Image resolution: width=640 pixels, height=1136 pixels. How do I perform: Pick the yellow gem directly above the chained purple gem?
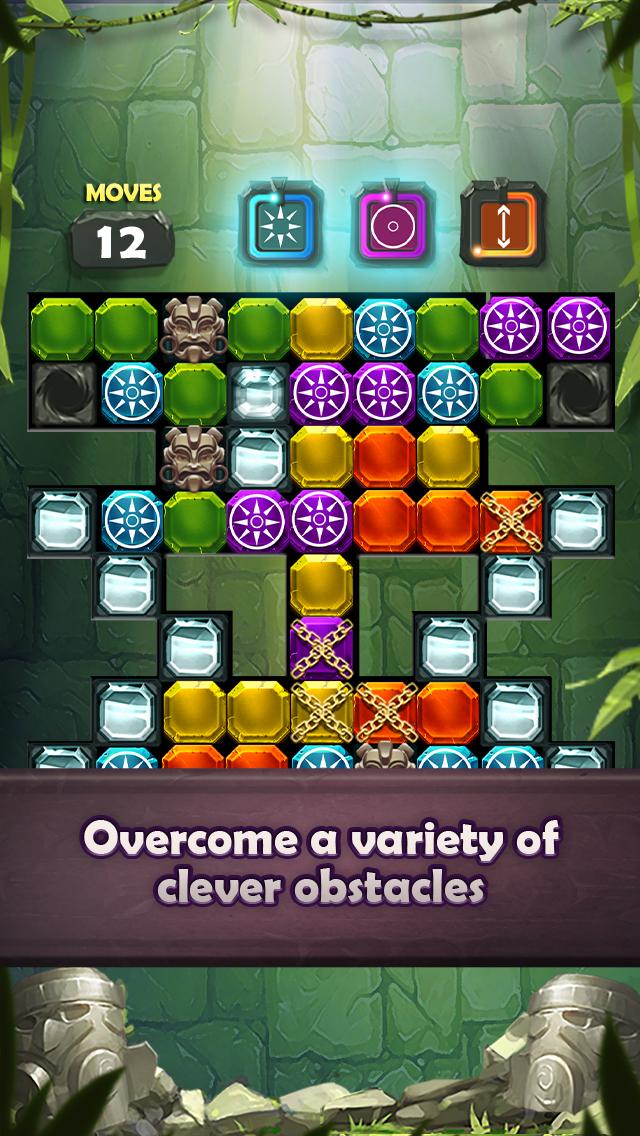[x=321, y=585]
